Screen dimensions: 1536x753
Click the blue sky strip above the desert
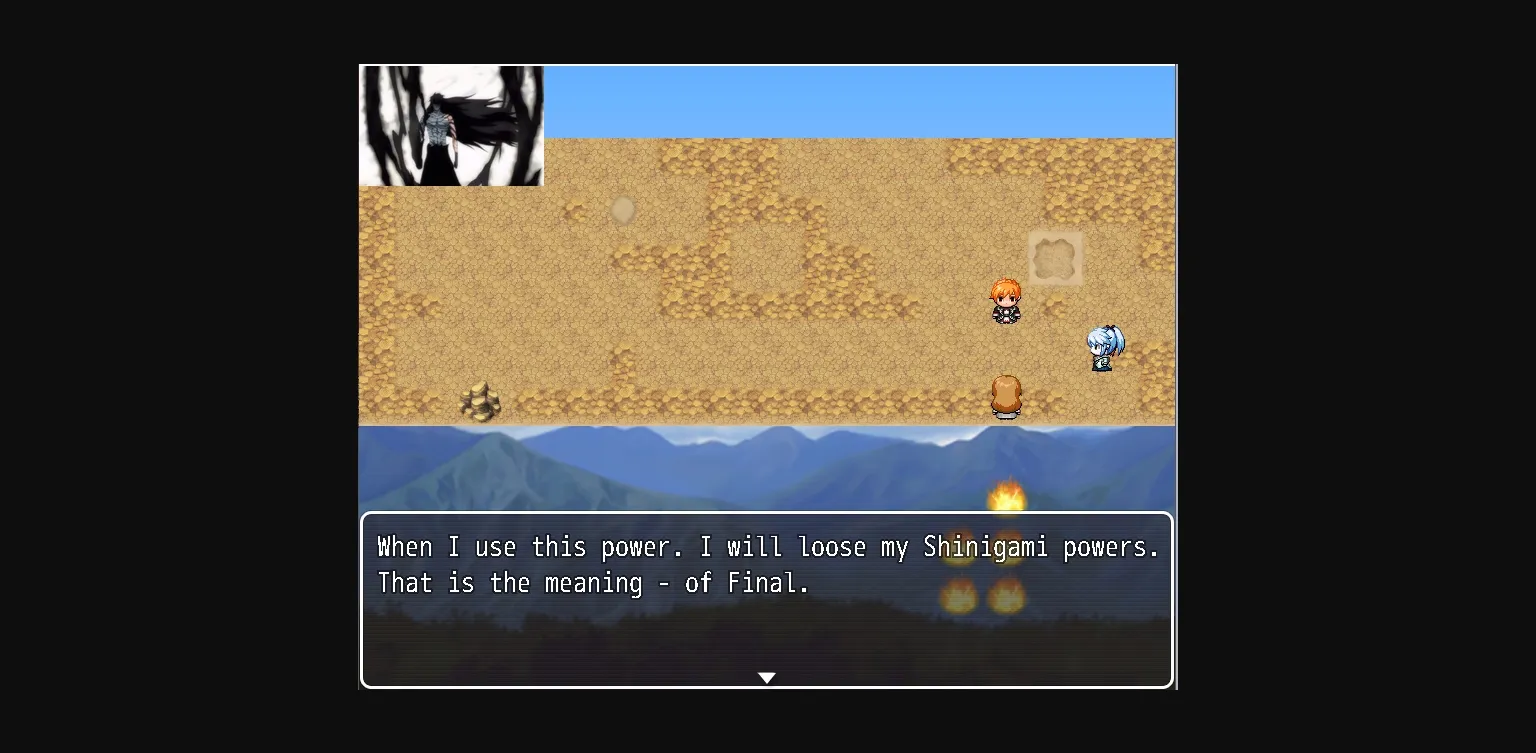(860, 100)
